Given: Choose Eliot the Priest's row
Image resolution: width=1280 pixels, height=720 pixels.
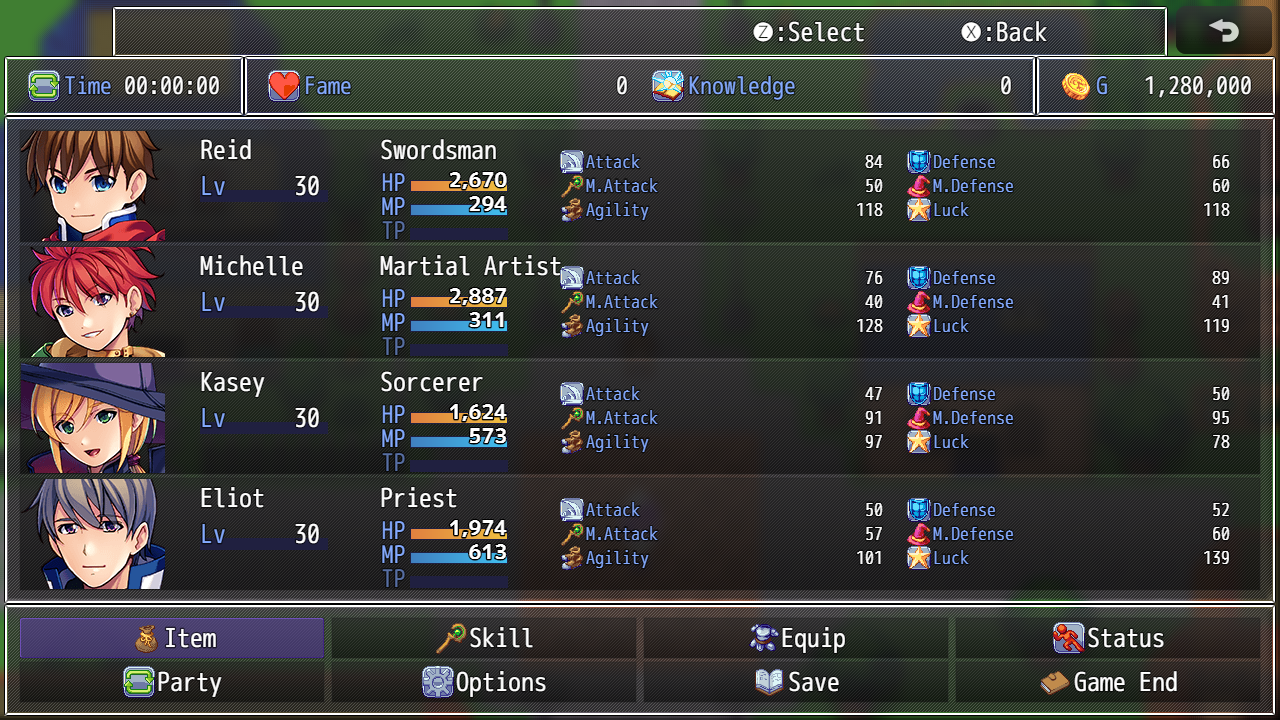Looking at the screenshot, I should [x=640, y=533].
